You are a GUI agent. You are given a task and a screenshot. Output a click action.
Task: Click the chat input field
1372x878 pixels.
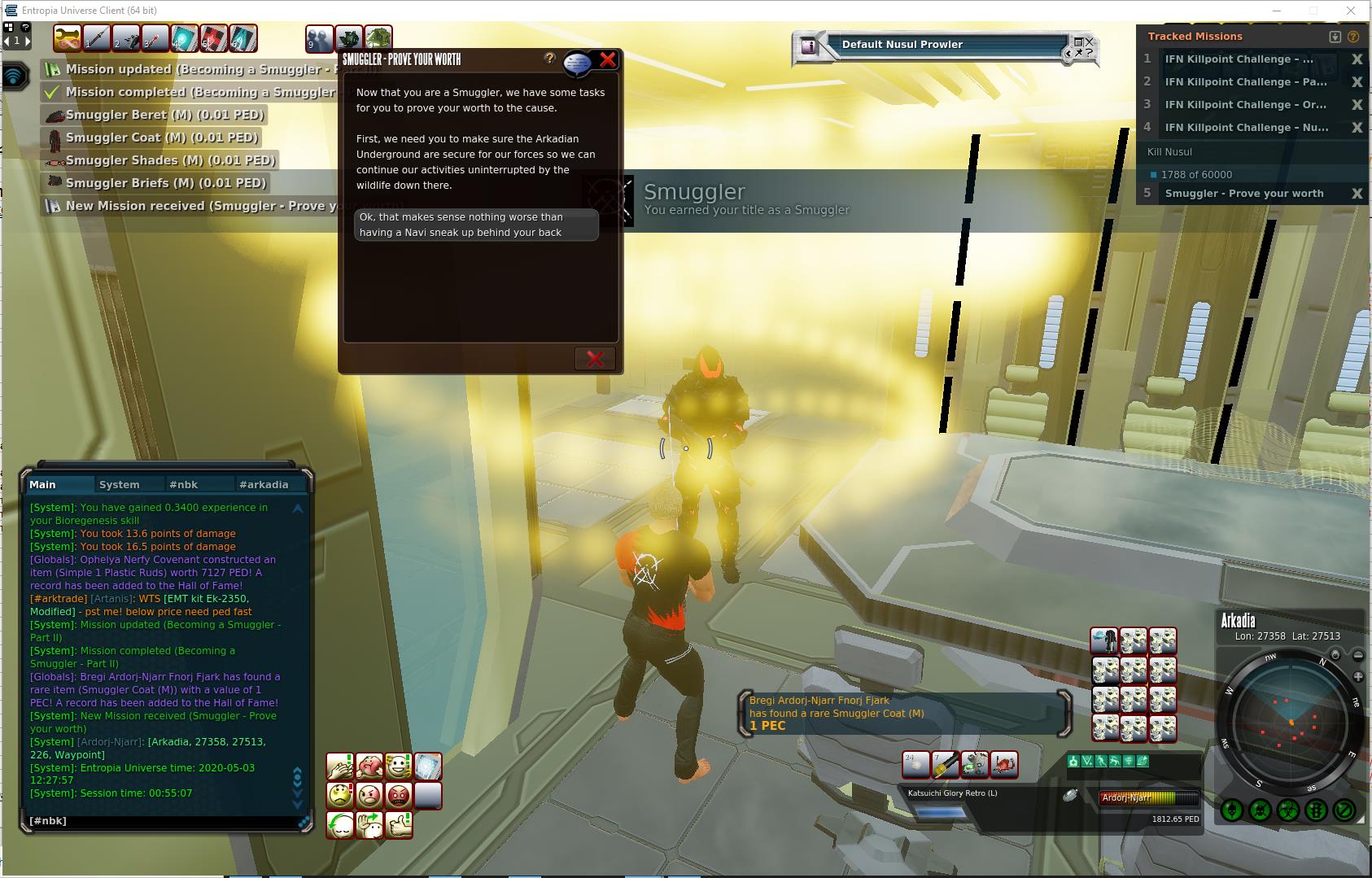point(163,821)
